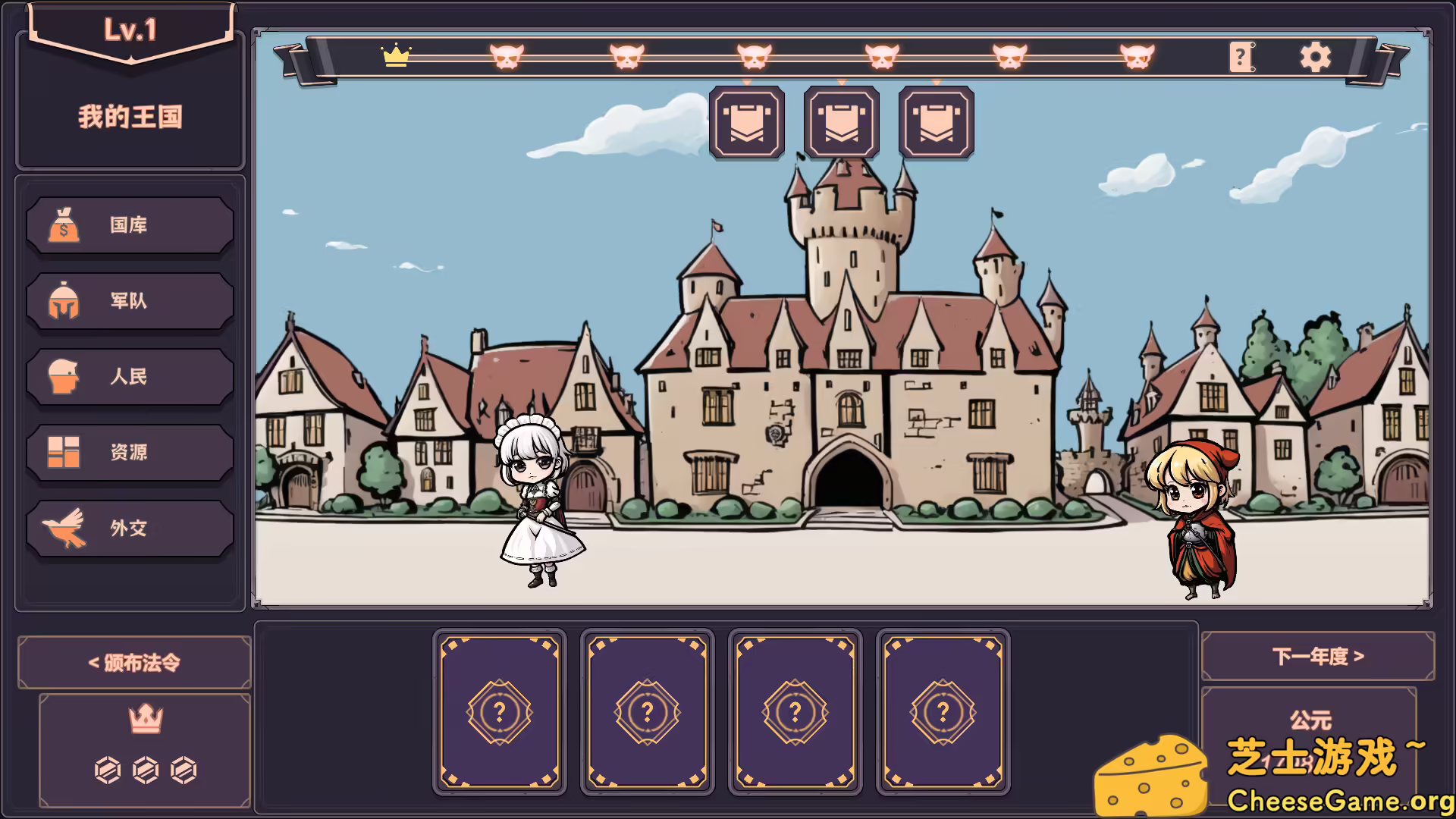The width and height of the screenshot is (1456, 819).
Task: Click the first skull milestone marker
Action: [505, 56]
